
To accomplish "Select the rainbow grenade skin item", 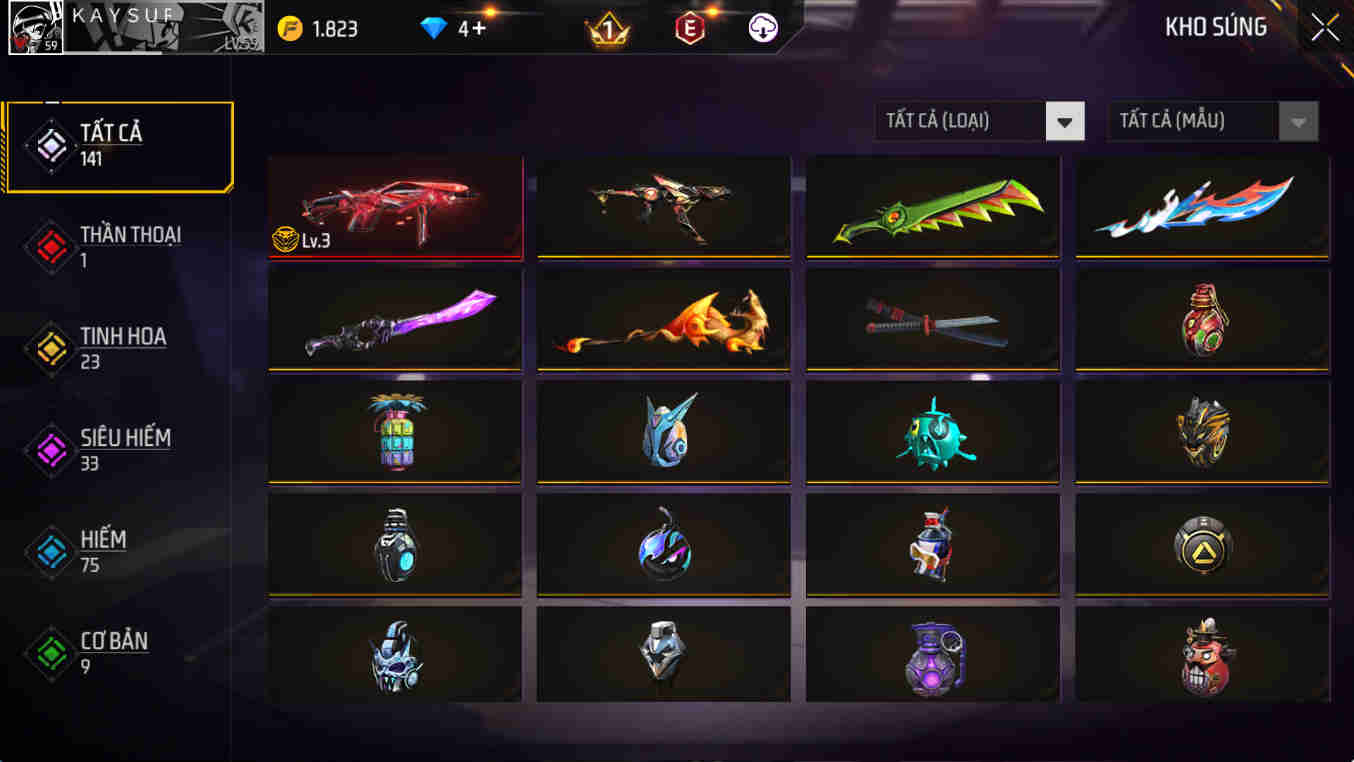I will pos(394,432).
